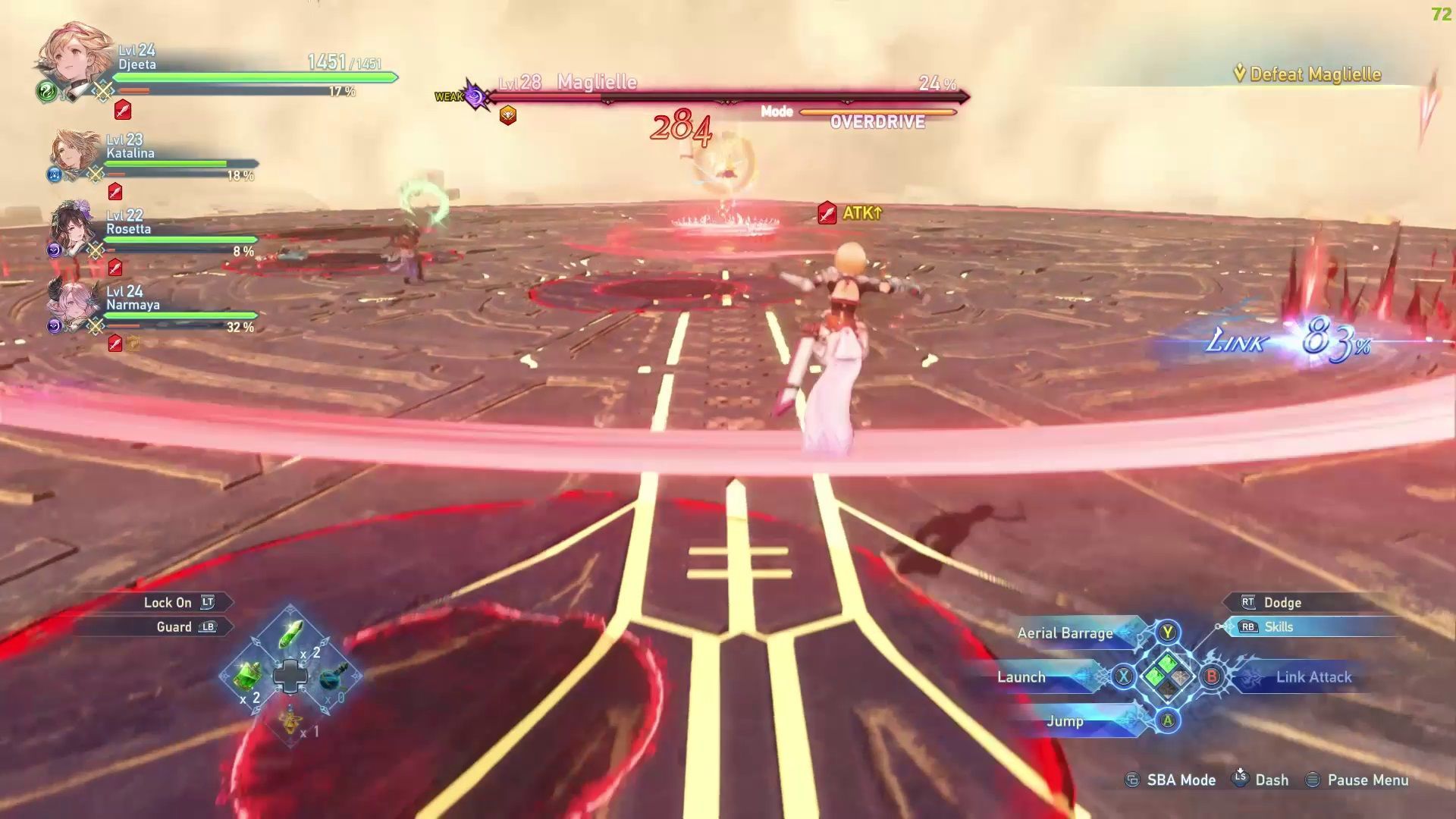Open the Skills palette bar

pyautogui.click(x=1304, y=627)
